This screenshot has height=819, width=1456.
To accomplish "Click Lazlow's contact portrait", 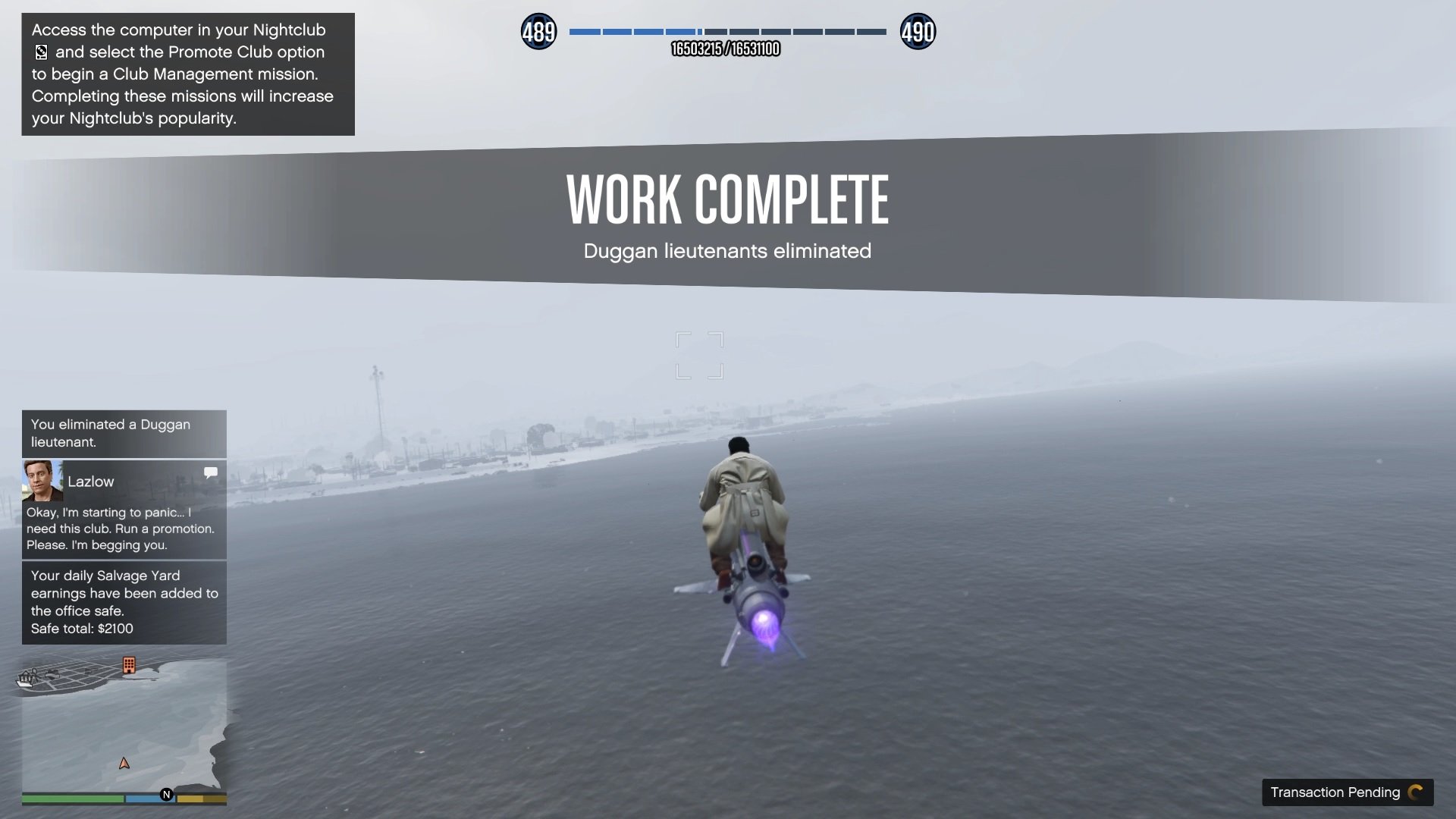I will coord(42,481).
